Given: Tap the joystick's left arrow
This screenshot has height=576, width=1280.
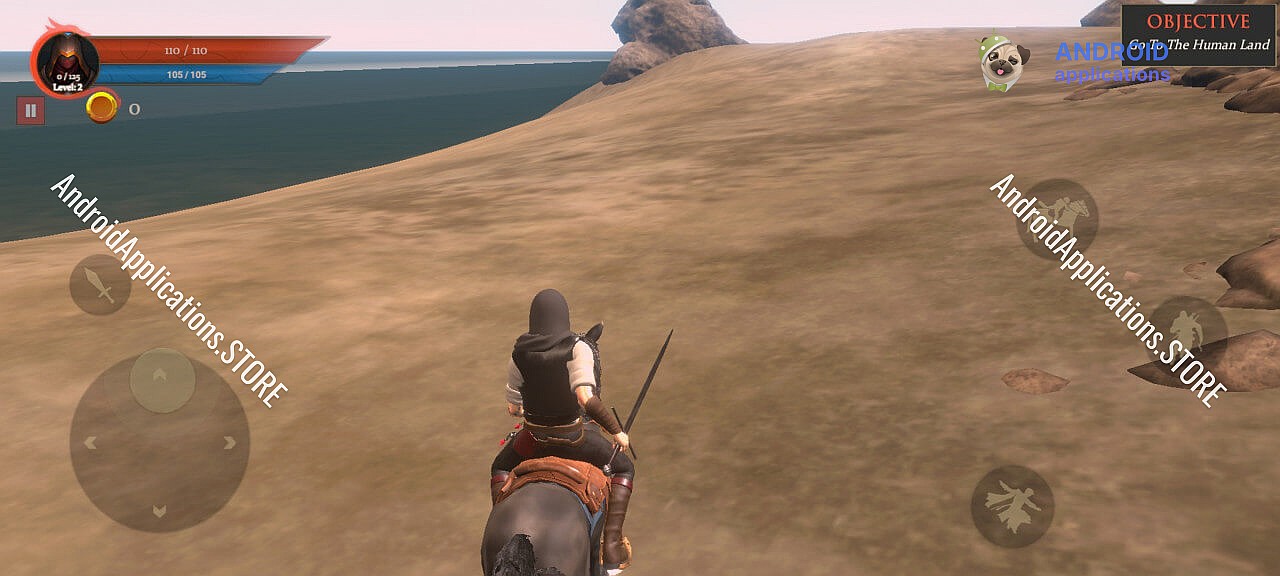Looking at the screenshot, I should (90, 442).
